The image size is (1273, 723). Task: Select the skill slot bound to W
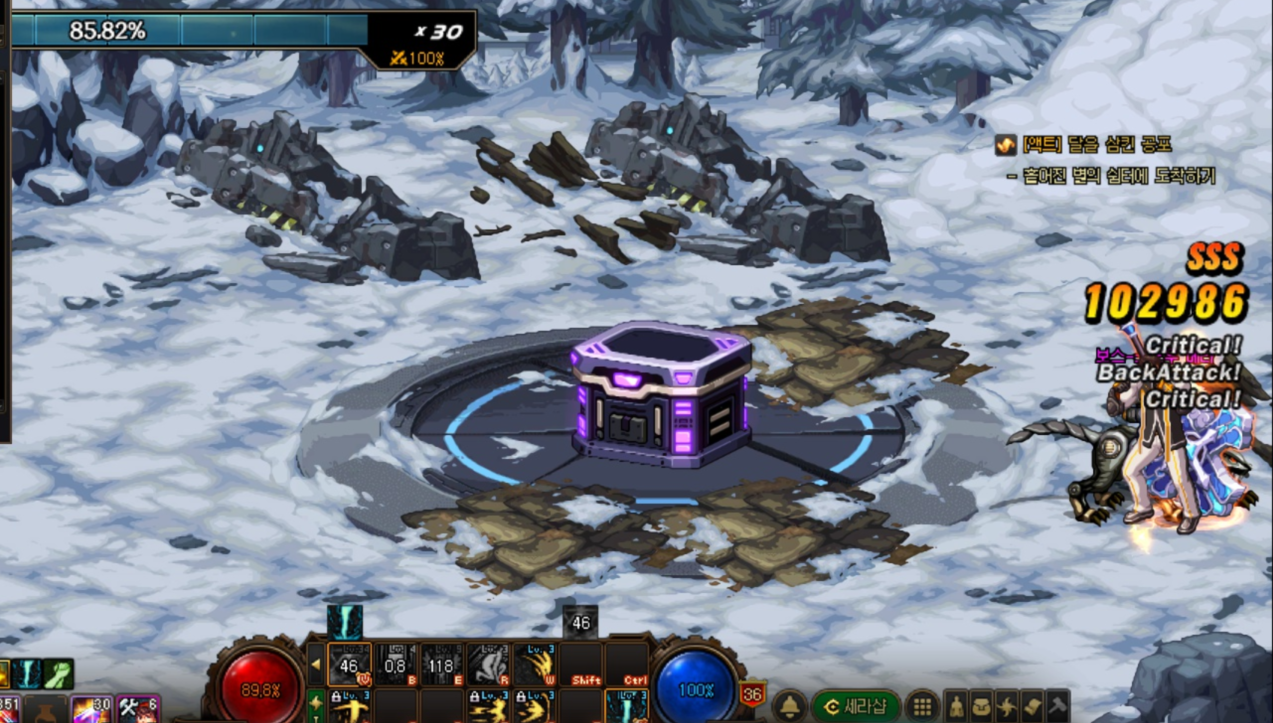535,664
